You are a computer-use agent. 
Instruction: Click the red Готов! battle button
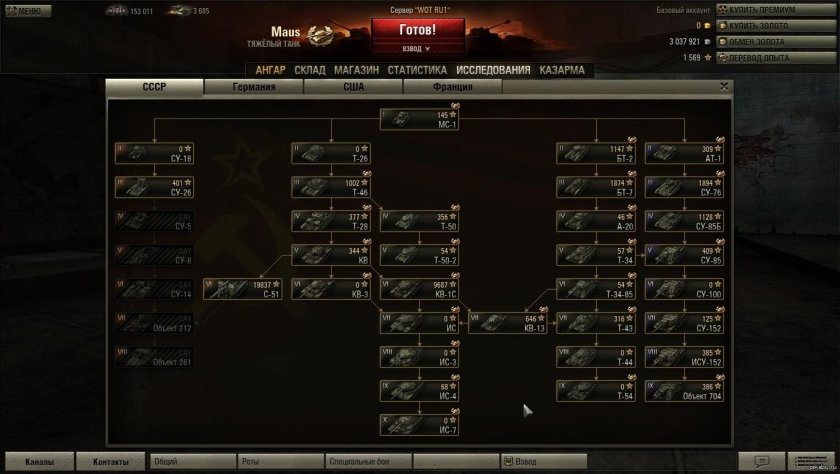pyautogui.click(x=417, y=30)
